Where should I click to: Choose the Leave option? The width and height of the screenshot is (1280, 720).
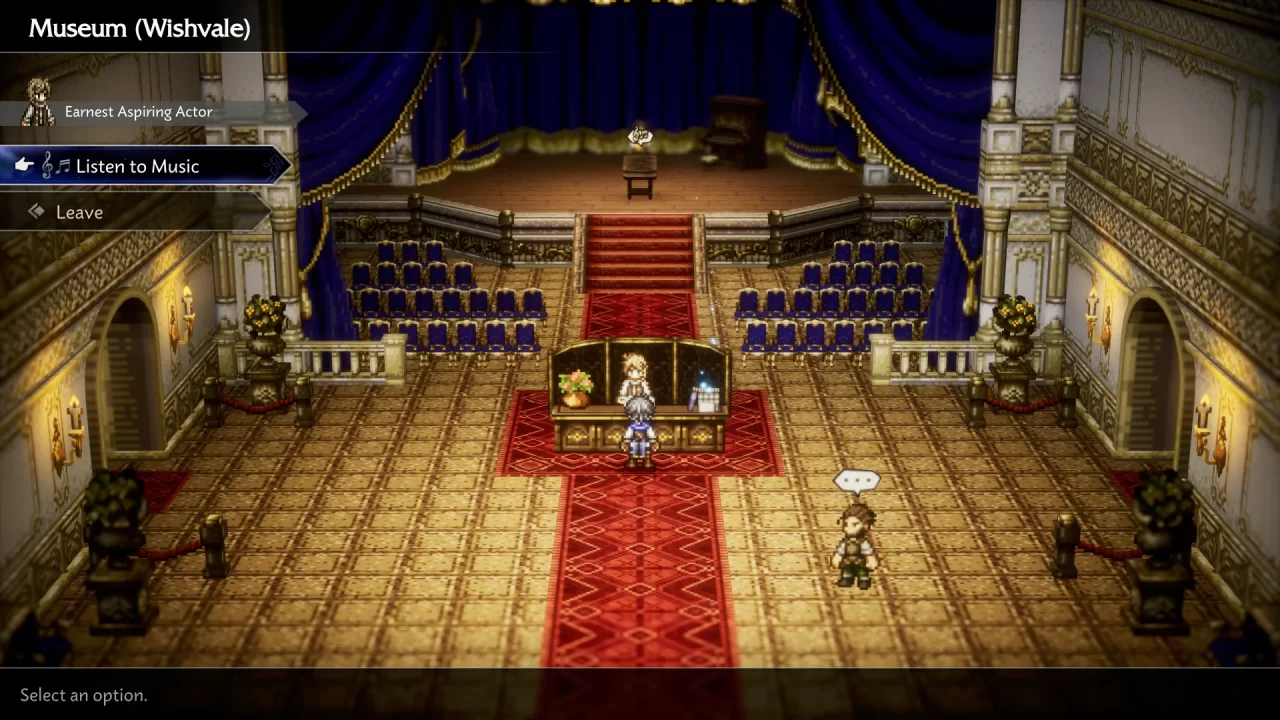(79, 211)
